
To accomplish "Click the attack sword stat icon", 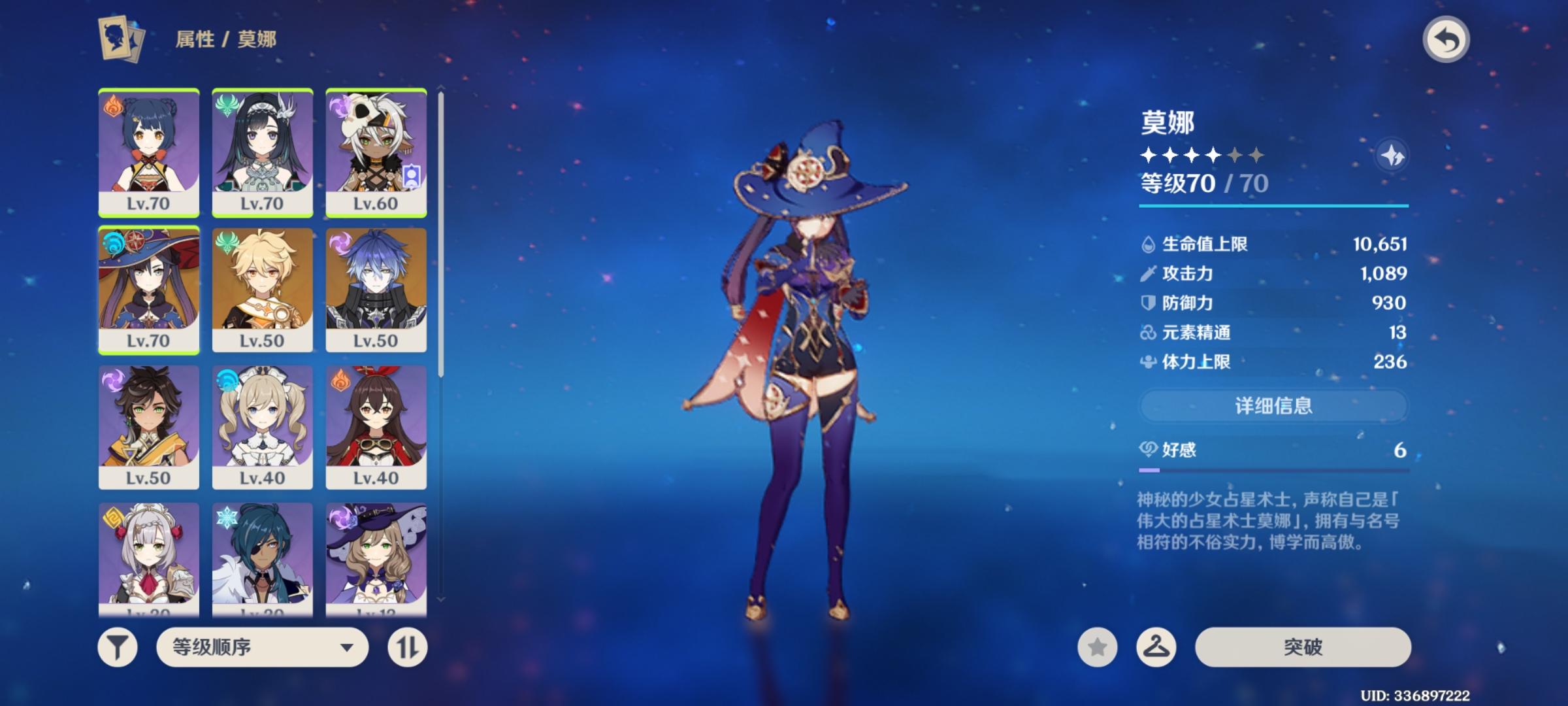I will [x=1149, y=275].
